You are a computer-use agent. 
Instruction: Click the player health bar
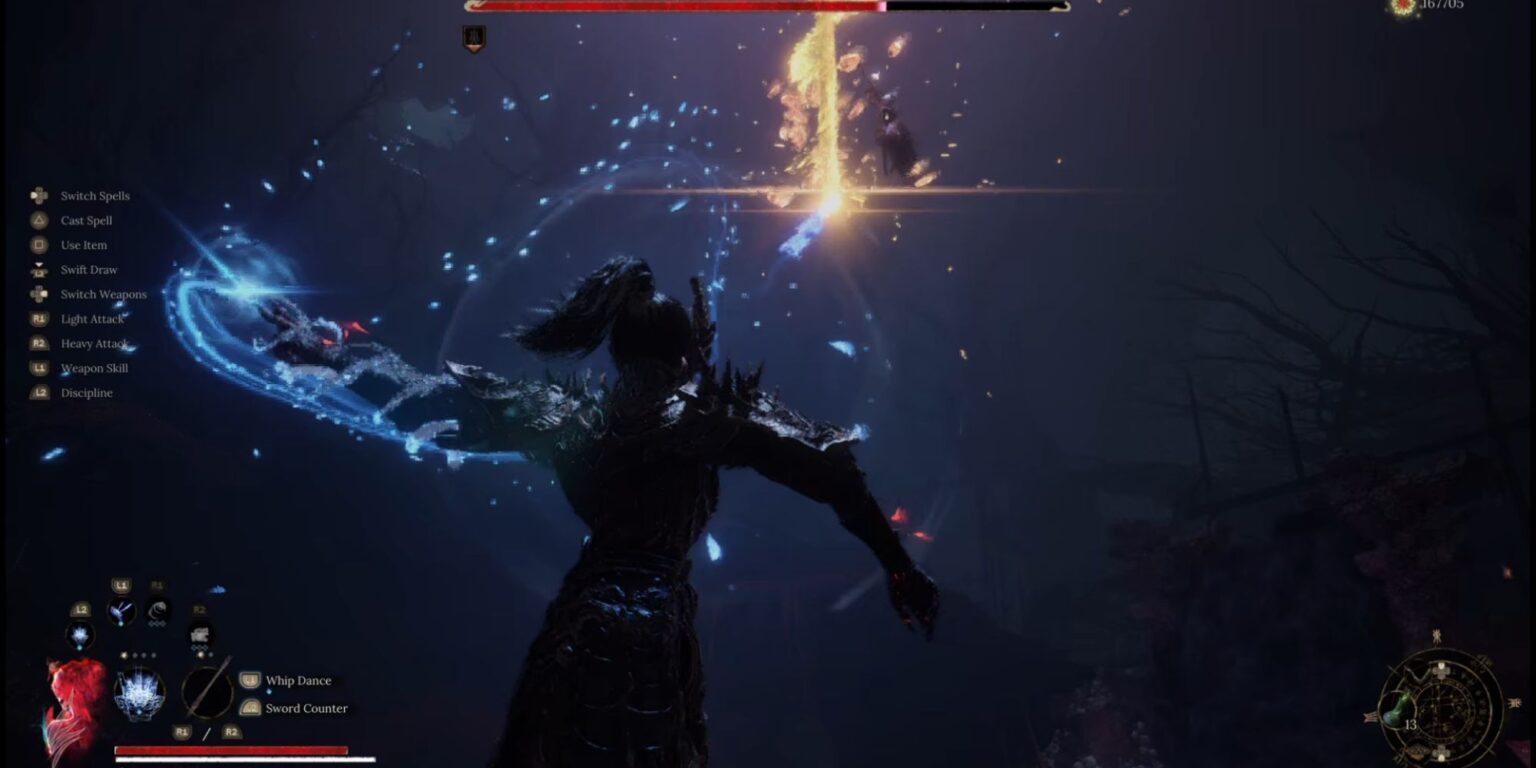click(x=230, y=751)
